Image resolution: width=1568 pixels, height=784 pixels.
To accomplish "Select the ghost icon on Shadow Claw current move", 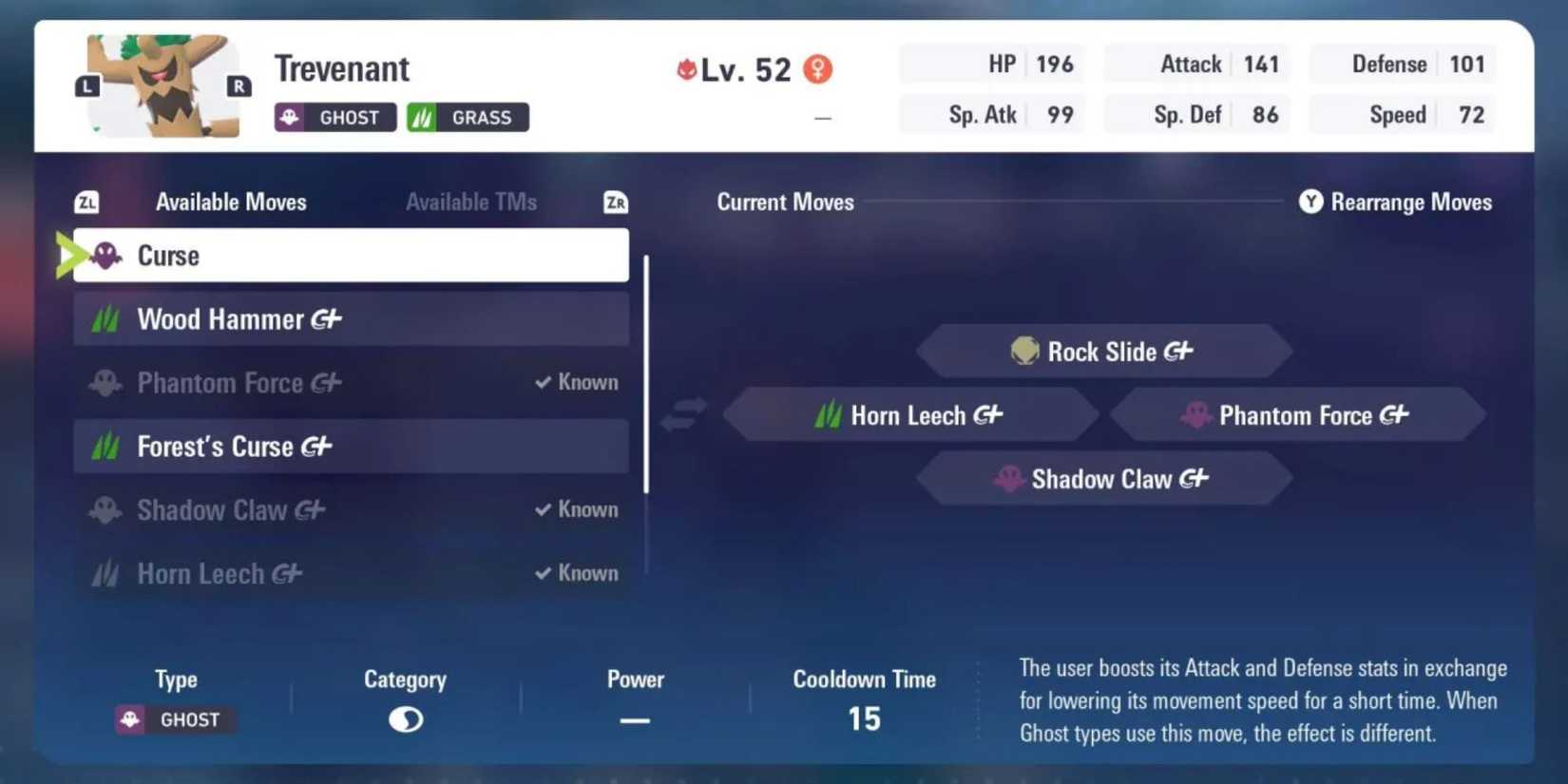I will pos(1009,478).
